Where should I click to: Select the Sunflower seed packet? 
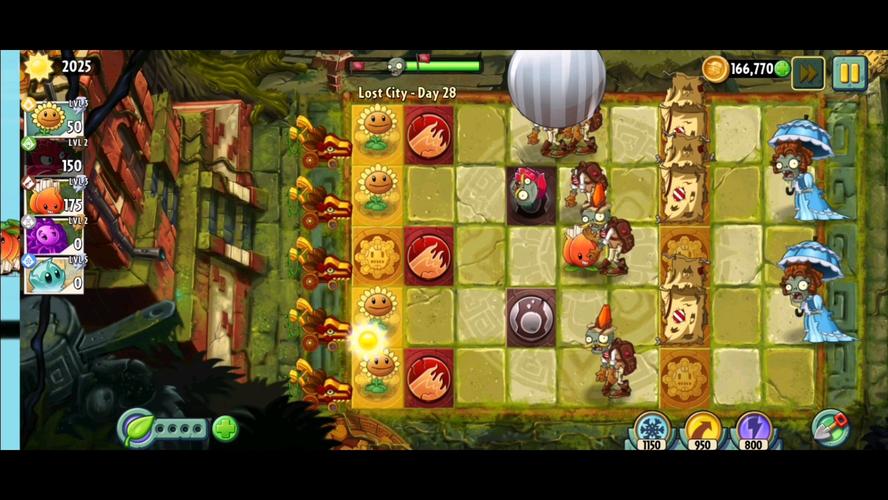point(54,119)
